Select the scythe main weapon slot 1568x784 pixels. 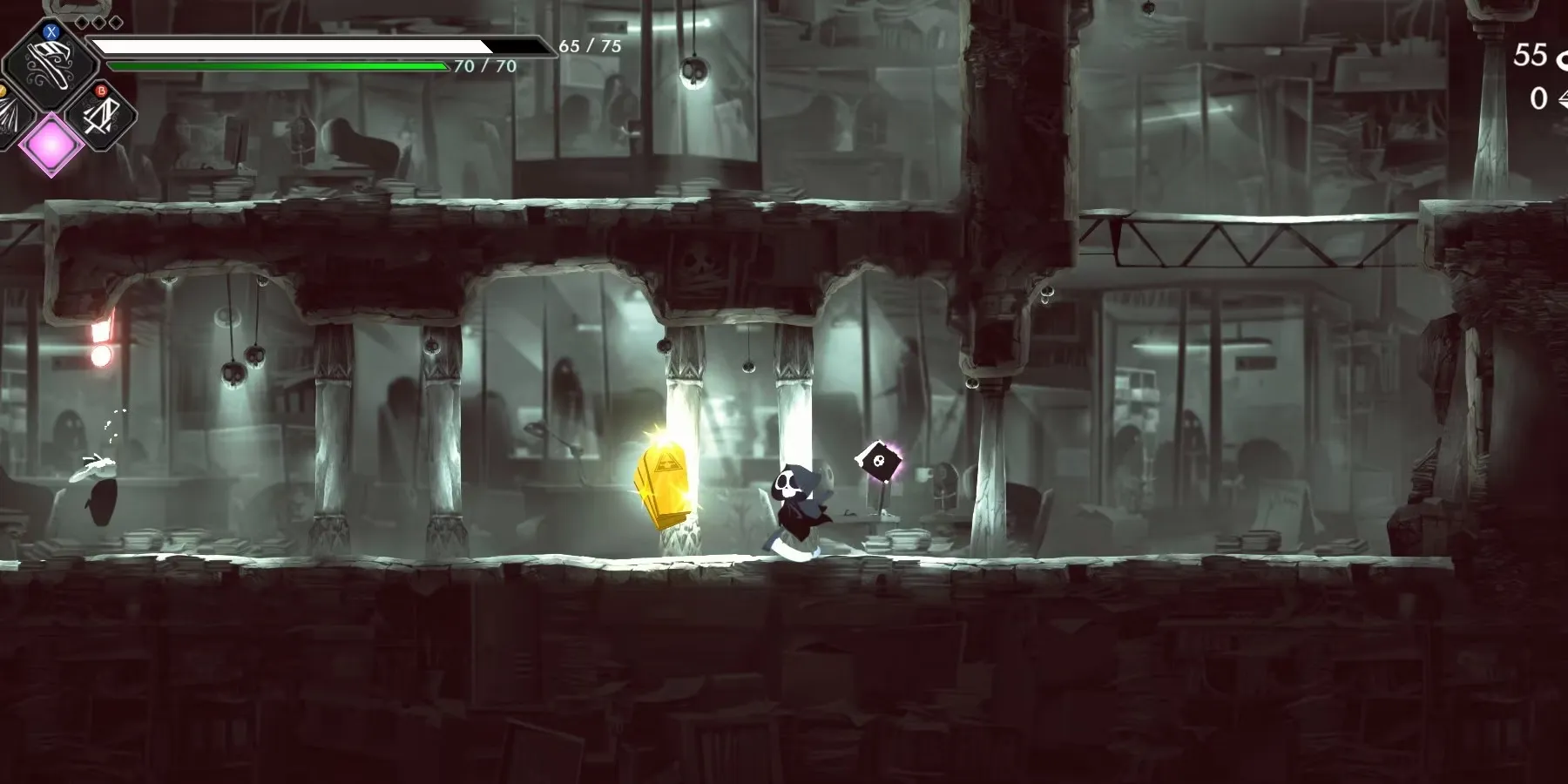(x=51, y=63)
